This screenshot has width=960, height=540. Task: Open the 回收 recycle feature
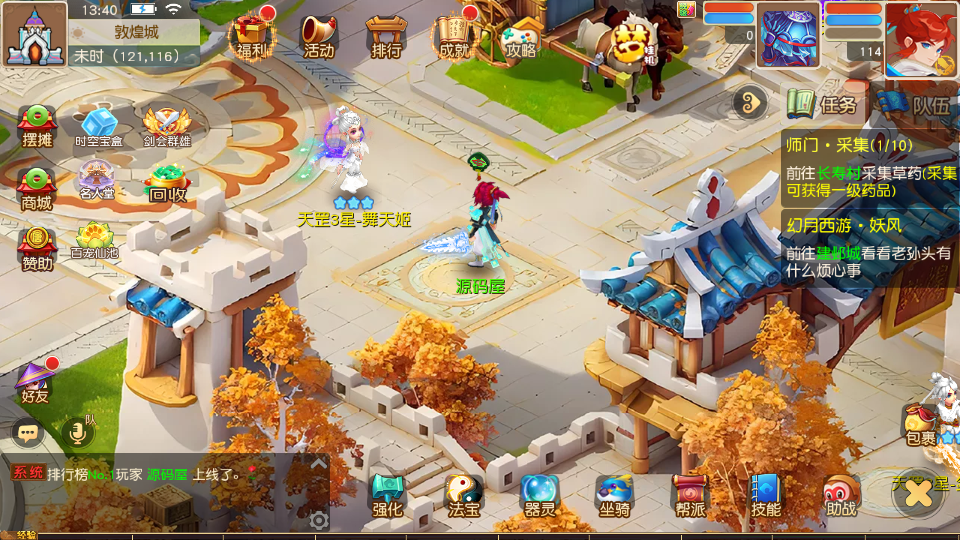tap(166, 183)
